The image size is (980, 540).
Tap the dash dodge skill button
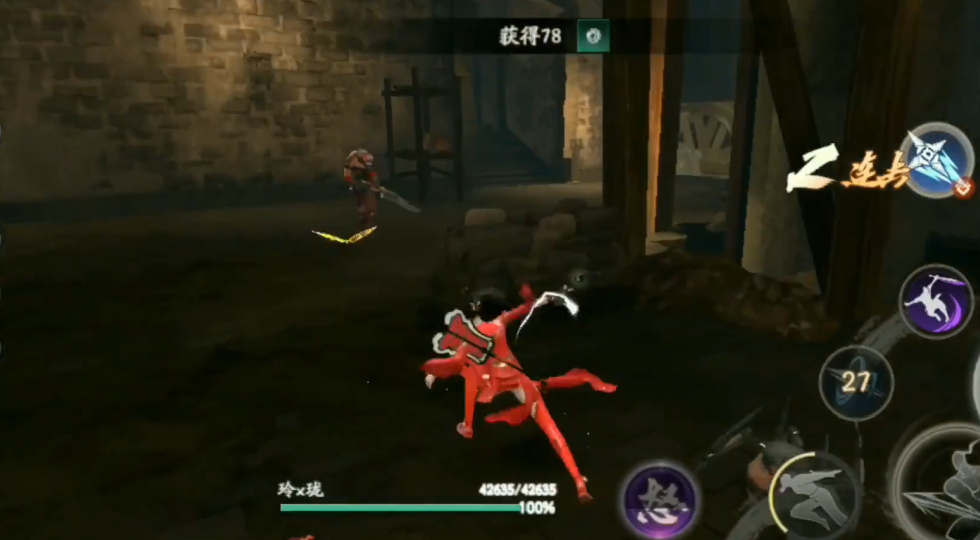coord(815,494)
